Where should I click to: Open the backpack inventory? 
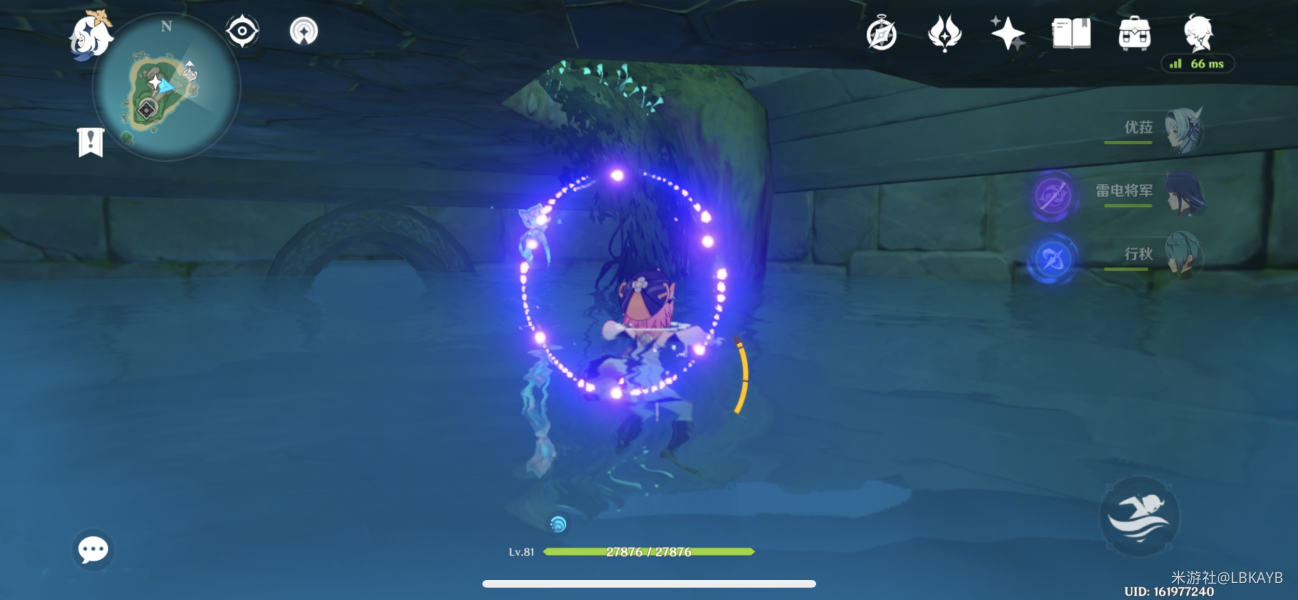tap(1134, 34)
